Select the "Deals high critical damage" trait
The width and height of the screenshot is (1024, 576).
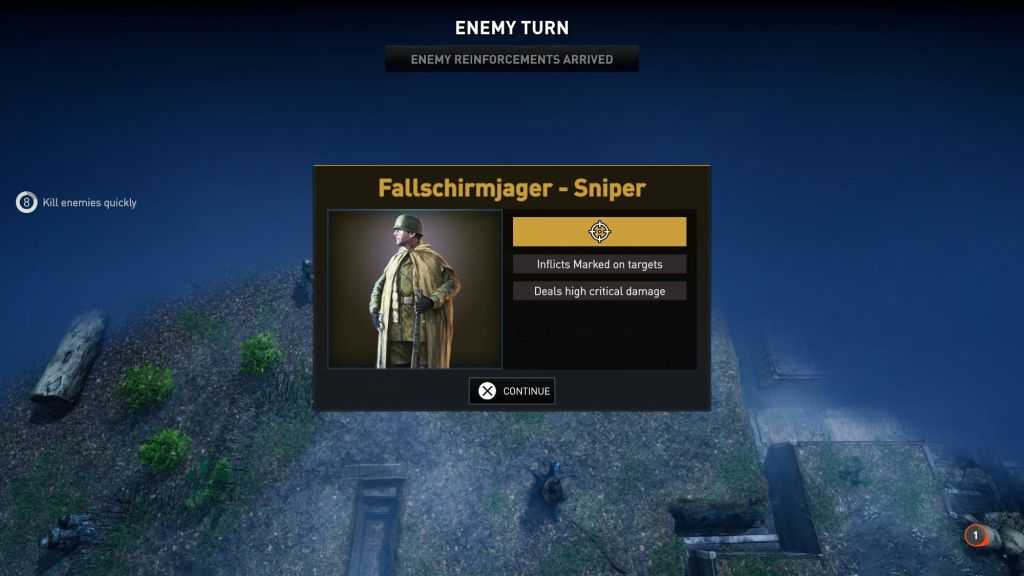click(599, 291)
